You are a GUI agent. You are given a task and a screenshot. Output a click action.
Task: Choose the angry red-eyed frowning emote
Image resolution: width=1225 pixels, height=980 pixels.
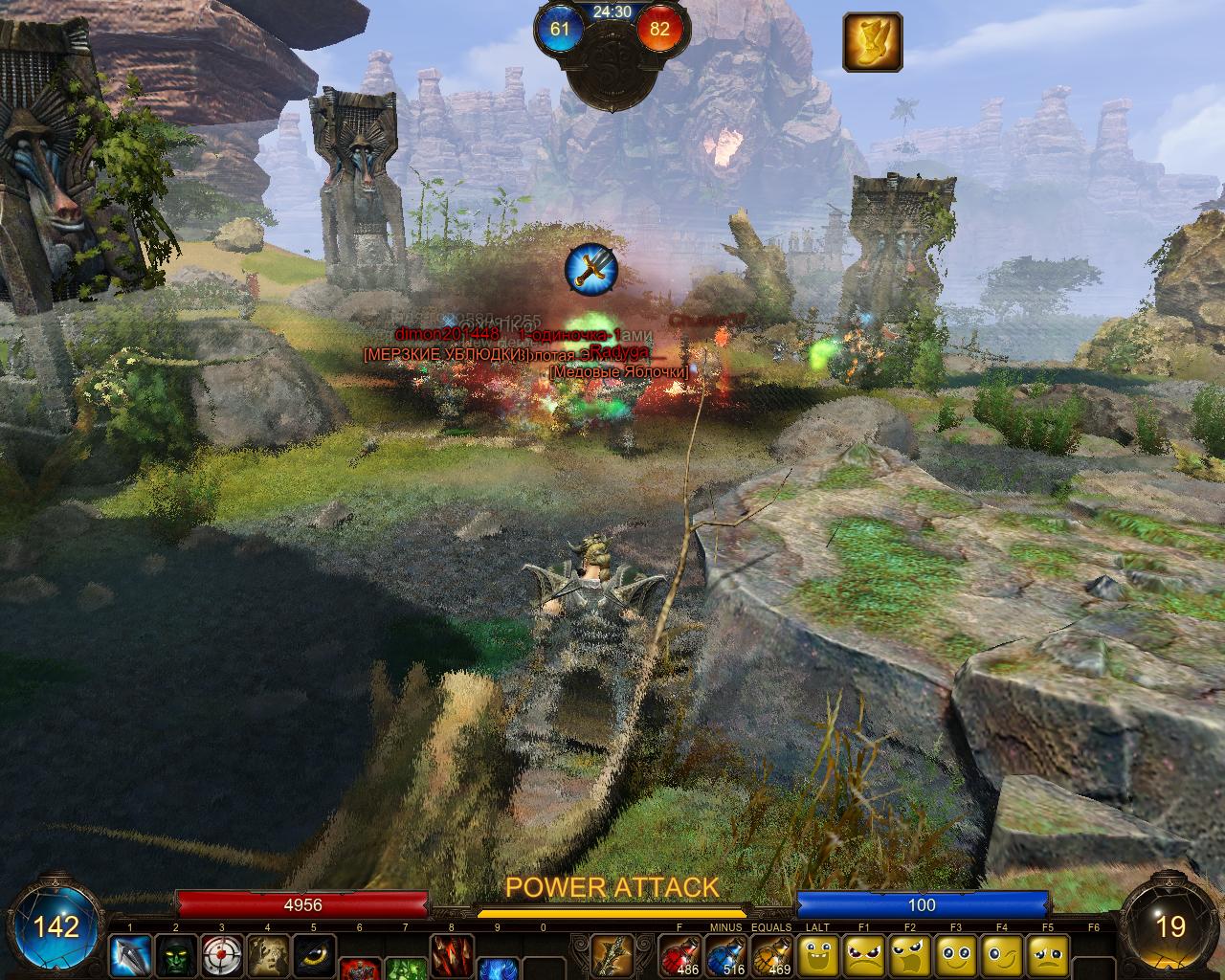coord(863,954)
